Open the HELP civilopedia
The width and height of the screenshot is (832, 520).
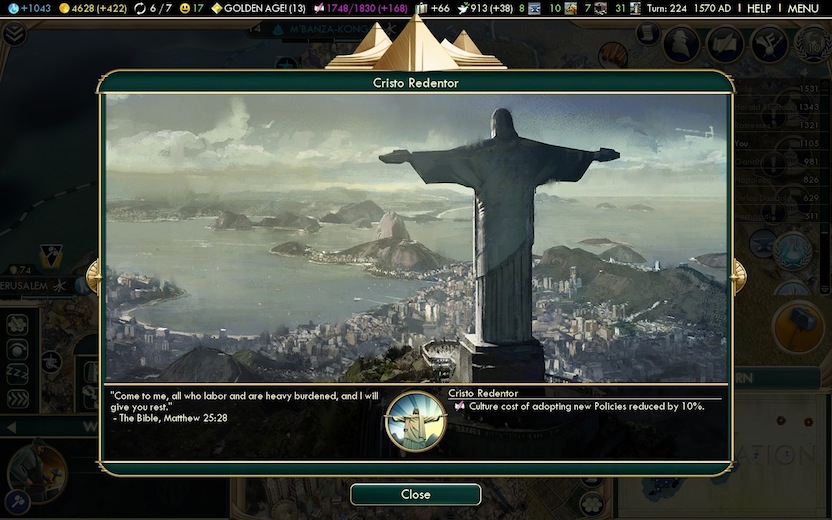[759, 8]
